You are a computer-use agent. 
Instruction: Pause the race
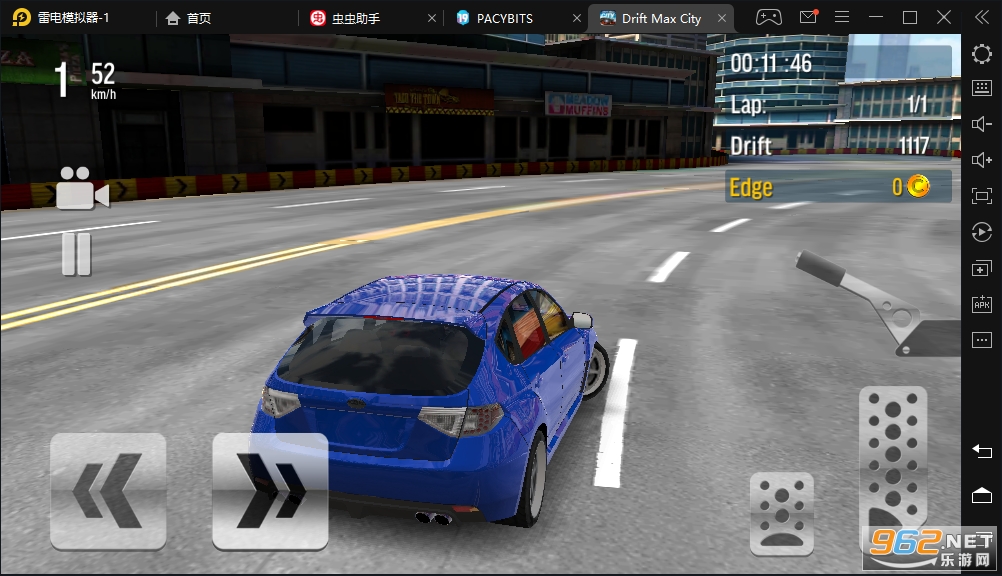pyautogui.click(x=77, y=253)
